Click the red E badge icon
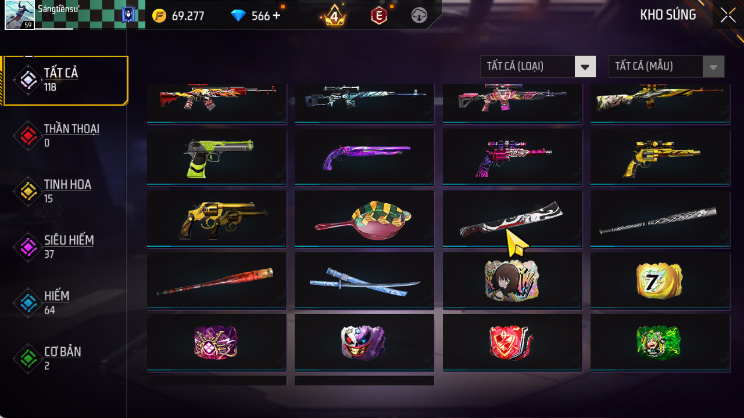 click(379, 16)
